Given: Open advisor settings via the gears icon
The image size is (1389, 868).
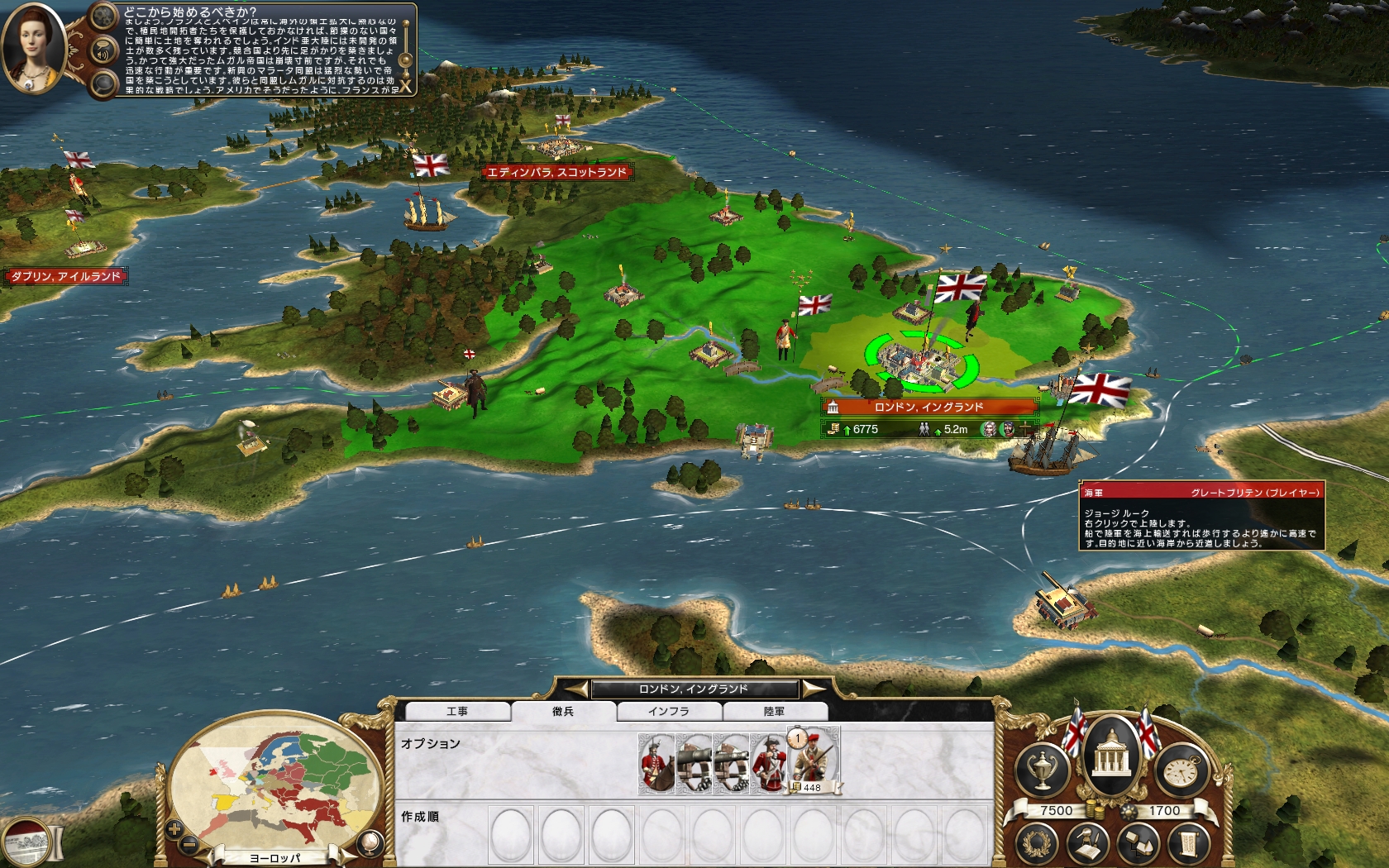Looking at the screenshot, I should point(103,17).
